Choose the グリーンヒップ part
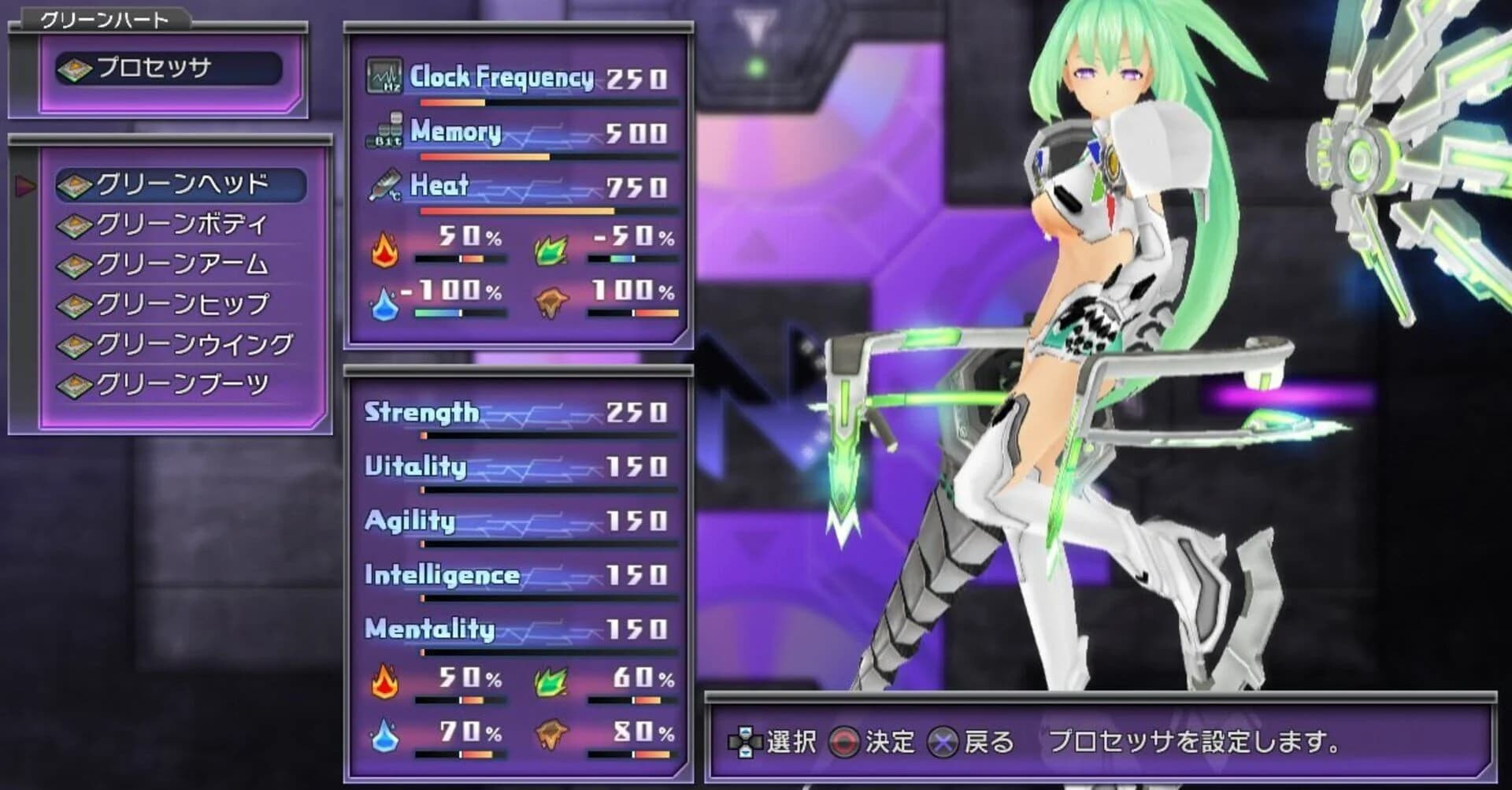The image size is (1512, 790). [183, 303]
